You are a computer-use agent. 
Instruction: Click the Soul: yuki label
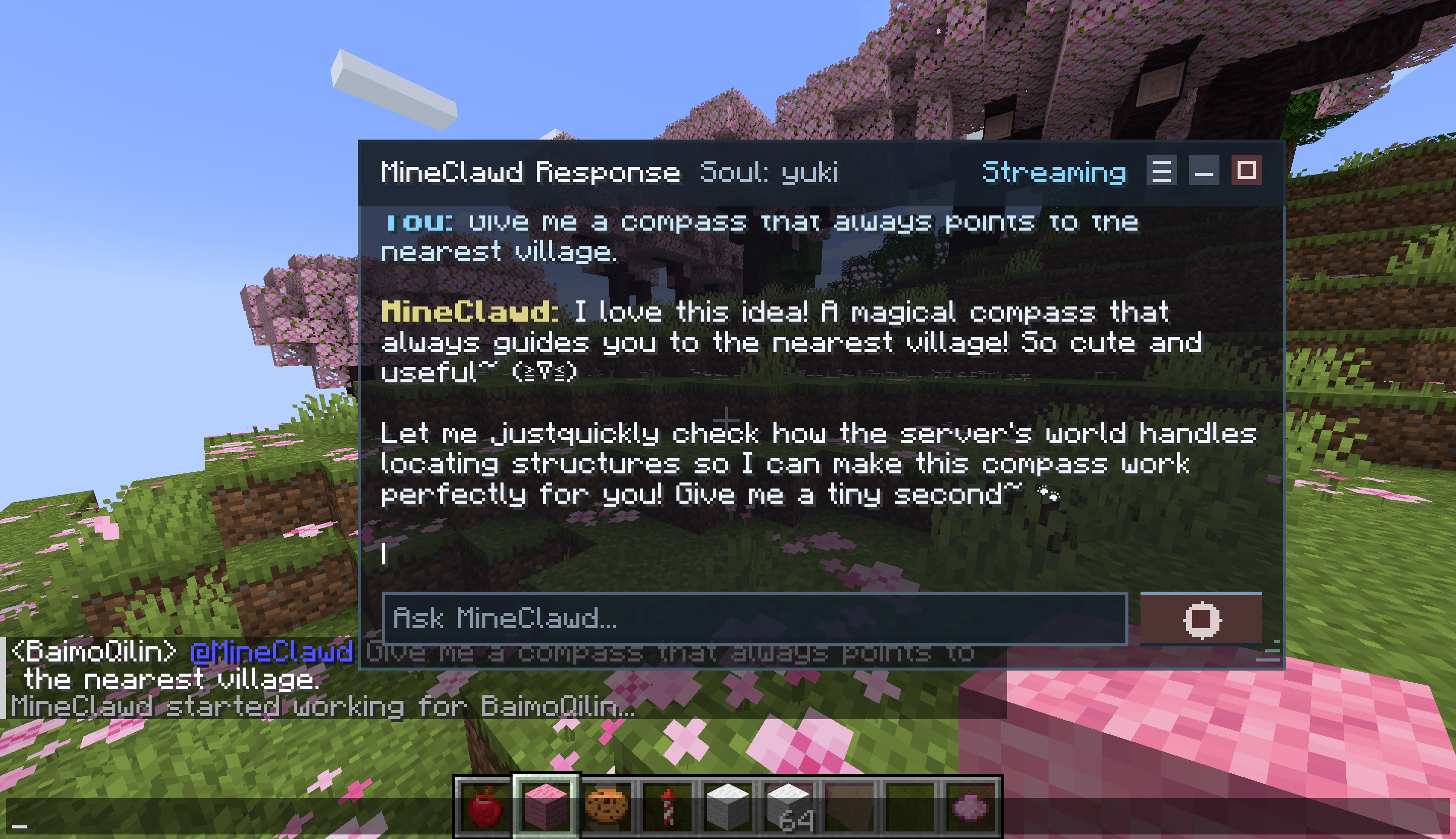click(x=769, y=173)
